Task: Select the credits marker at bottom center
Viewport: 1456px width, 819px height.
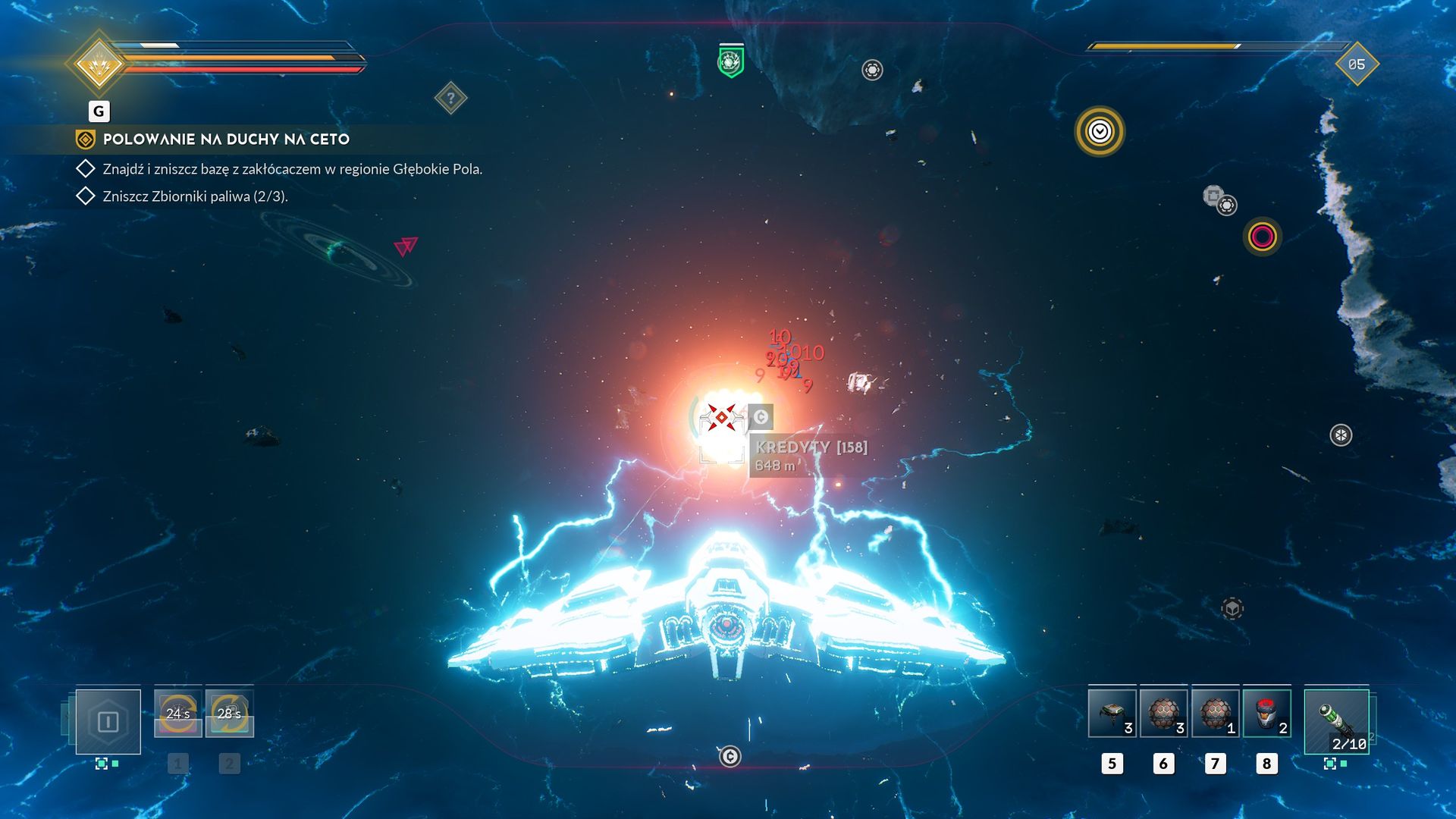Action: click(730, 756)
